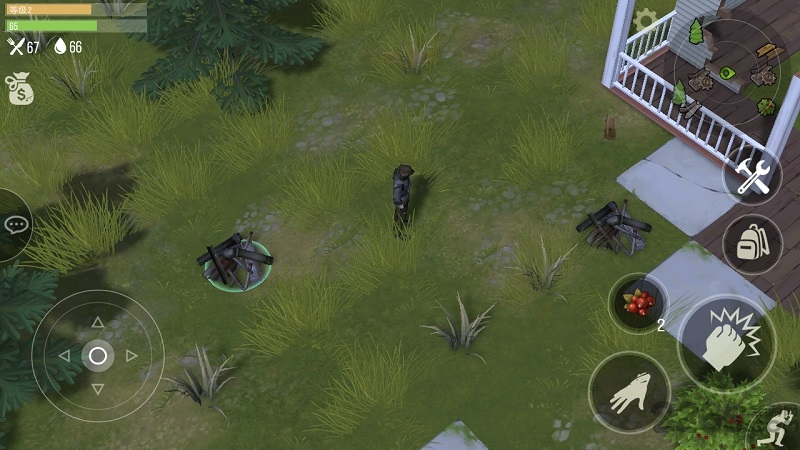Toggle the crouch sneak button
This screenshot has width=800, height=450.
click(x=776, y=430)
